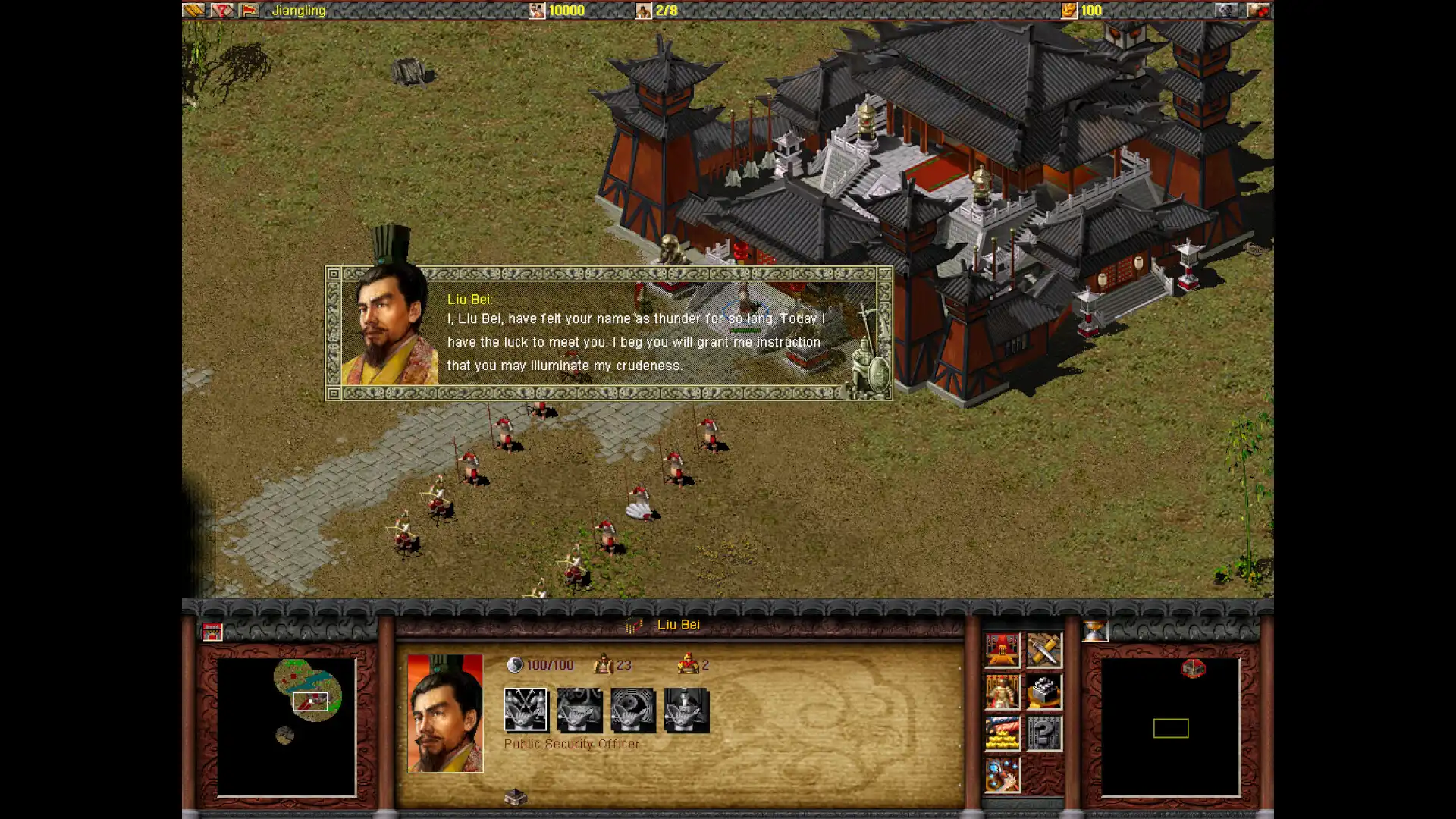Select the gold ingots tribute icon

pos(1003,731)
